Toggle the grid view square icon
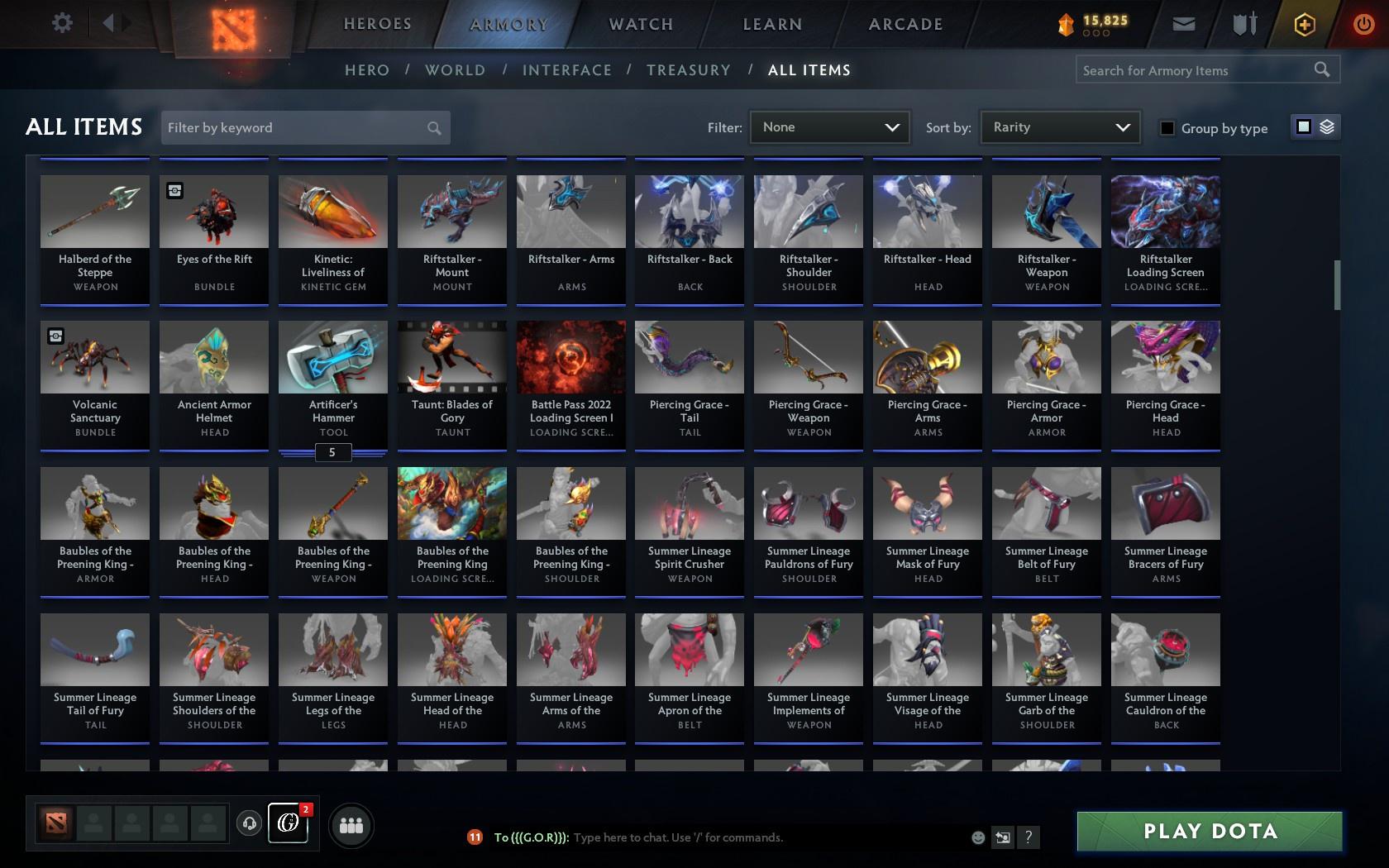This screenshot has height=868, width=1389. (x=1303, y=128)
